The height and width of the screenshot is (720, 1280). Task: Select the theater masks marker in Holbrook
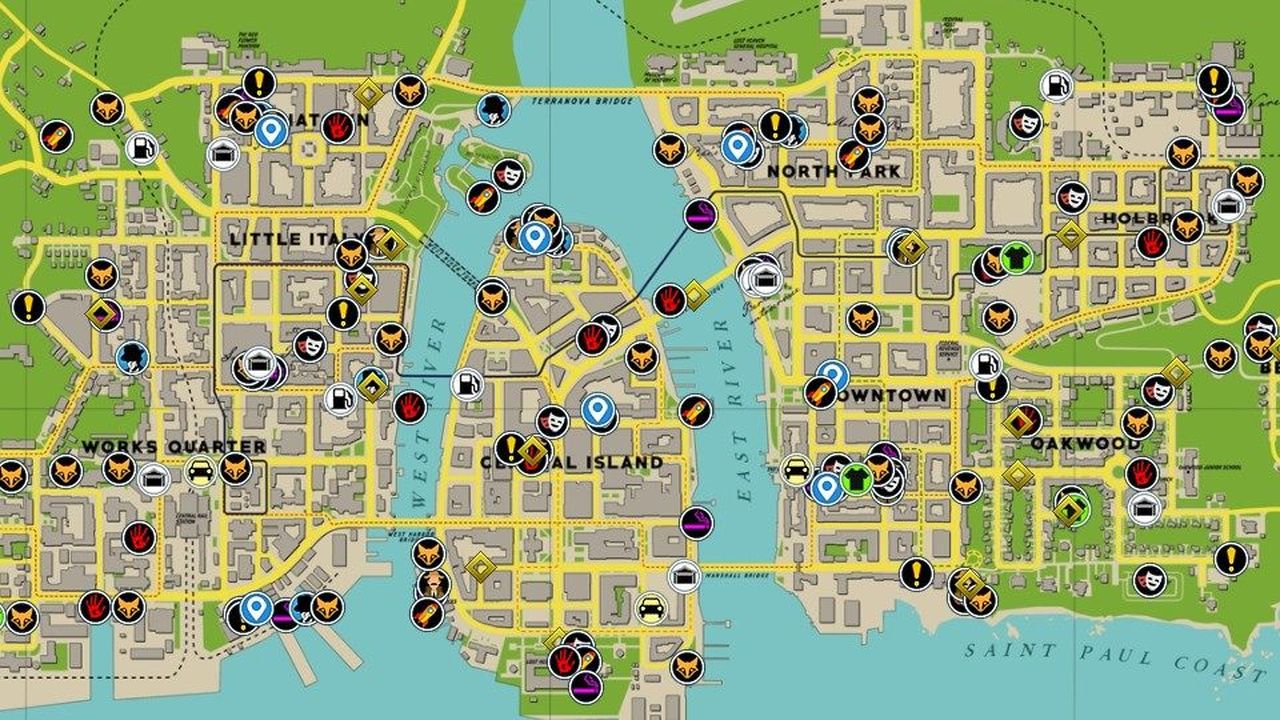[1072, 198]
